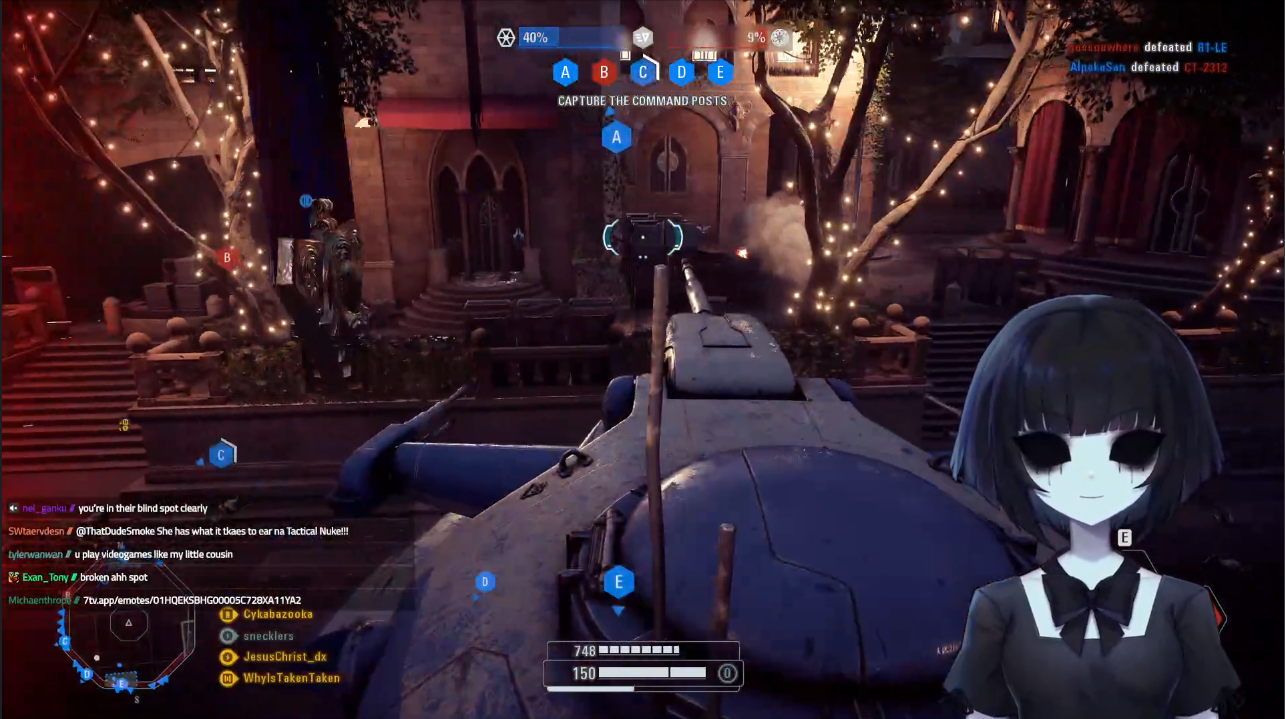
Task: Click the floating A command post waypoint
Action: (x=616, y=137)
